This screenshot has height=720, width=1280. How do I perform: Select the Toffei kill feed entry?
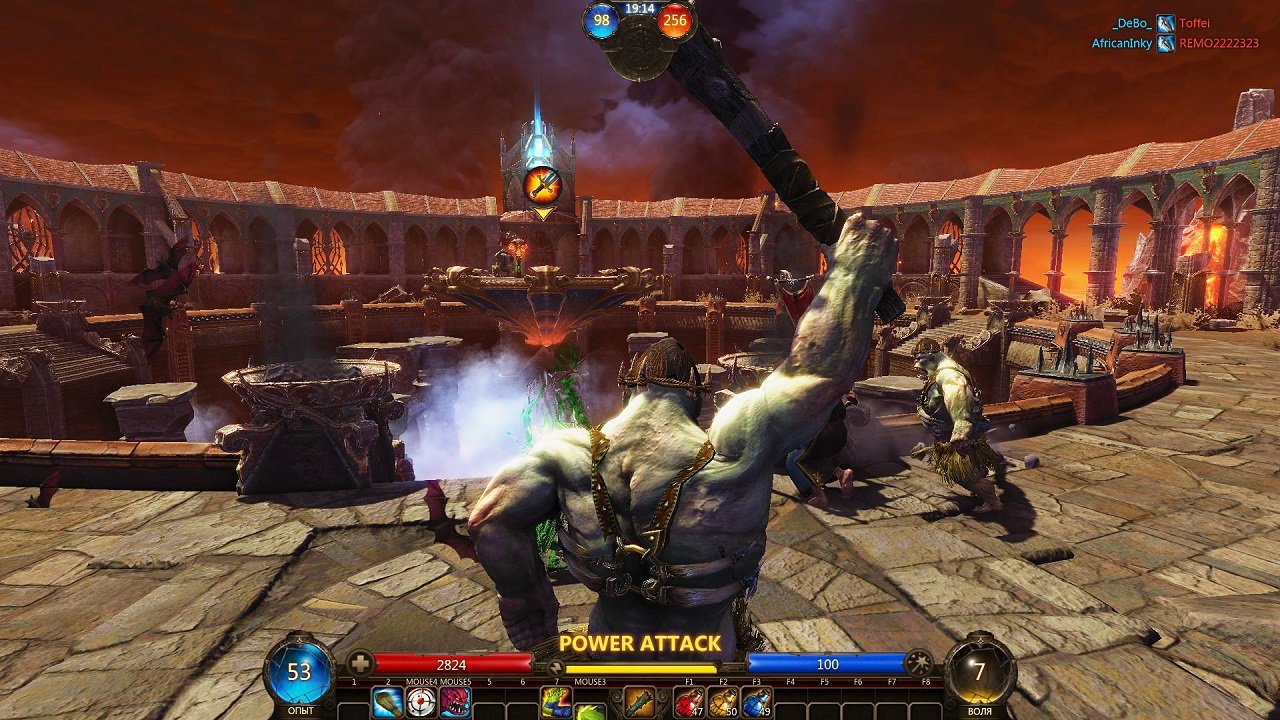pos(1194,23)
